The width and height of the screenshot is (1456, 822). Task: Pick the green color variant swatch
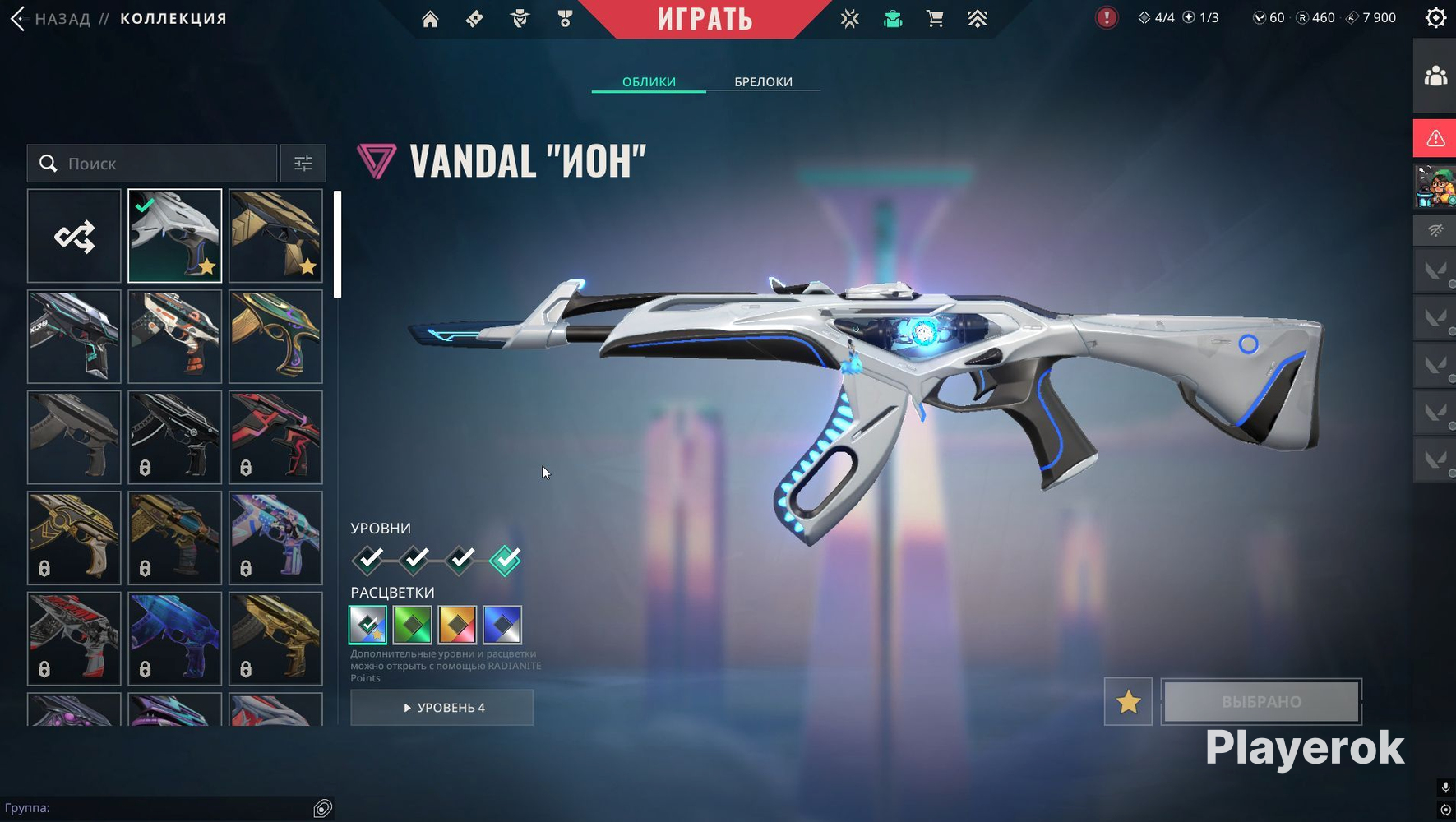(413, 625)
